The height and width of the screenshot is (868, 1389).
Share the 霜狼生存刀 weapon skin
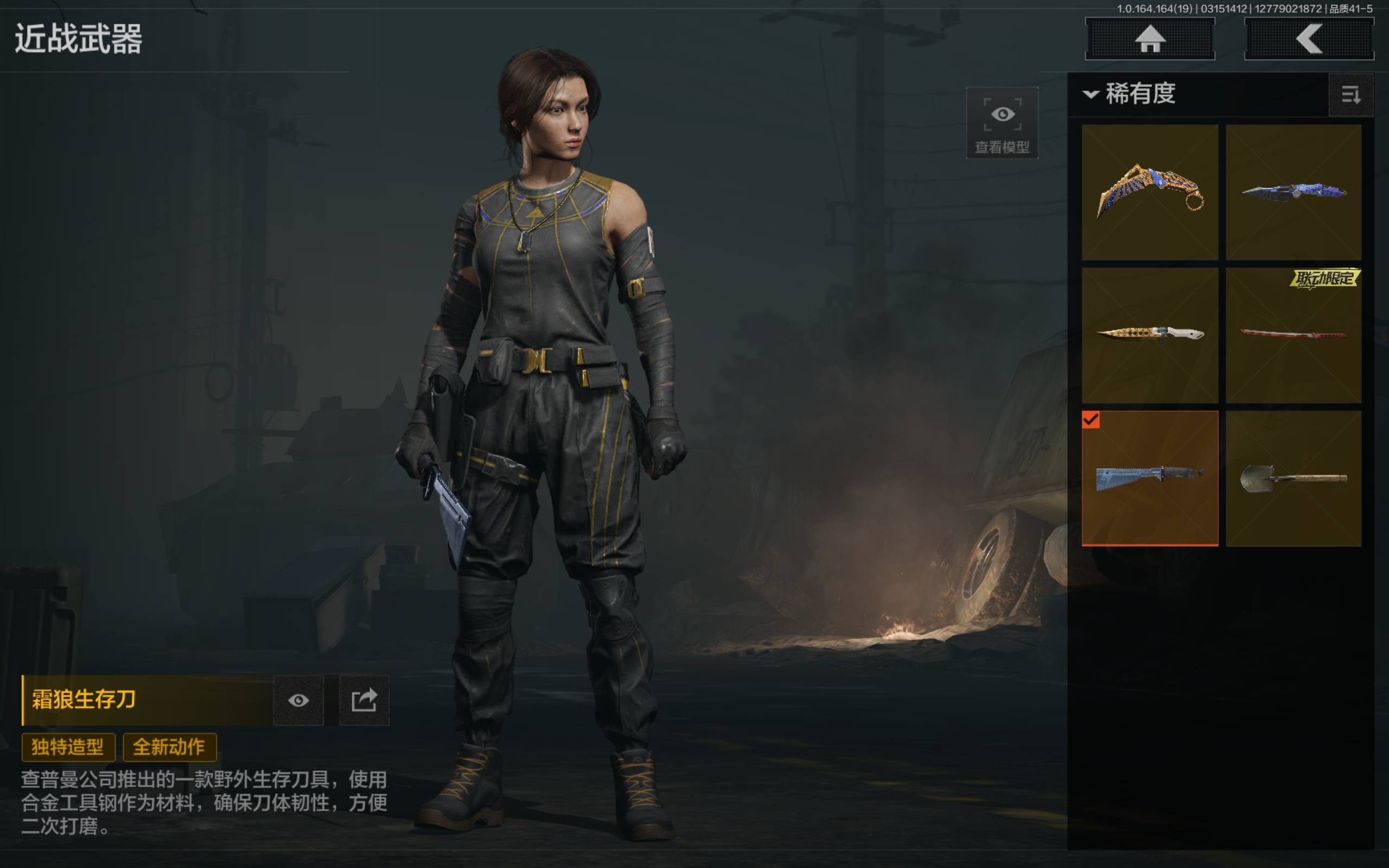tap(364, 700)
